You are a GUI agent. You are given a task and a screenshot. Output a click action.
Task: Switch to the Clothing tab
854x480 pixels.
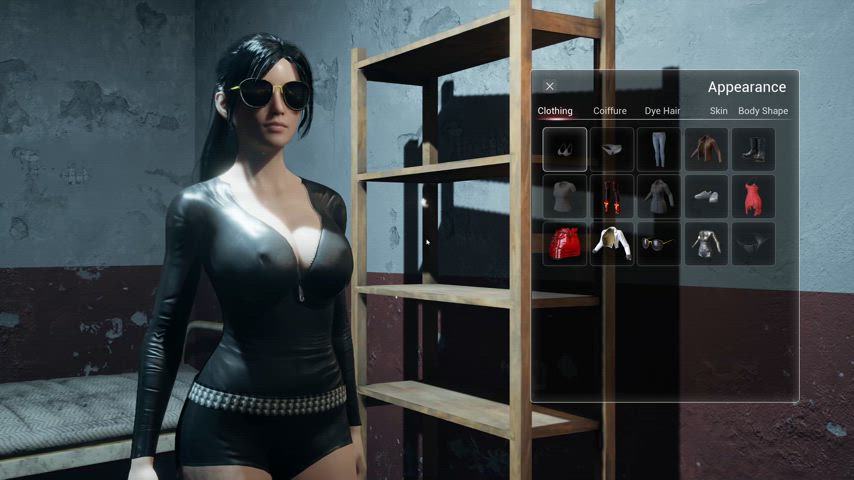pyautogui.click(x=555, y=111)
